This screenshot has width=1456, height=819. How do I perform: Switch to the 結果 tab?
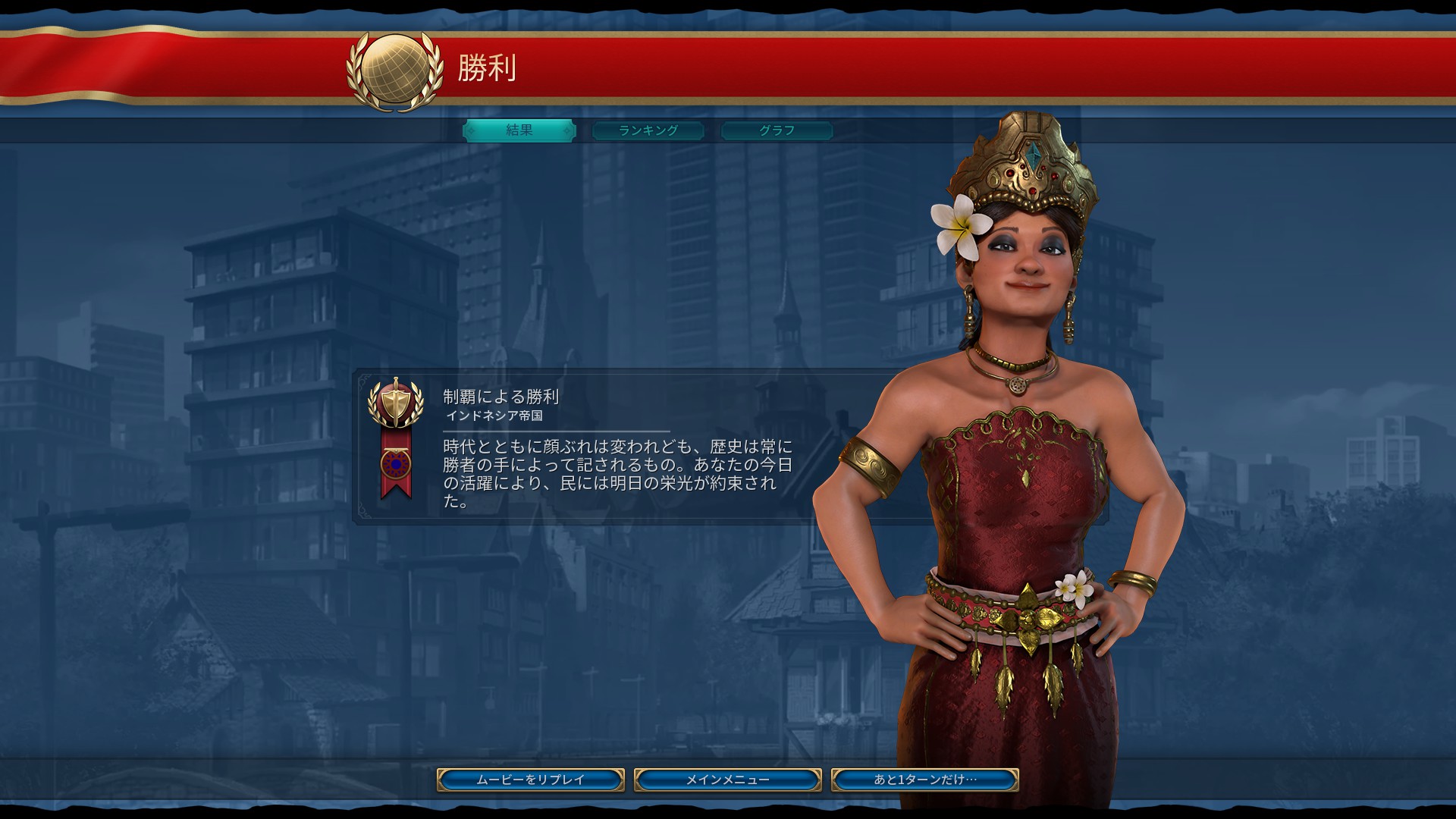[x=519, y=130]
